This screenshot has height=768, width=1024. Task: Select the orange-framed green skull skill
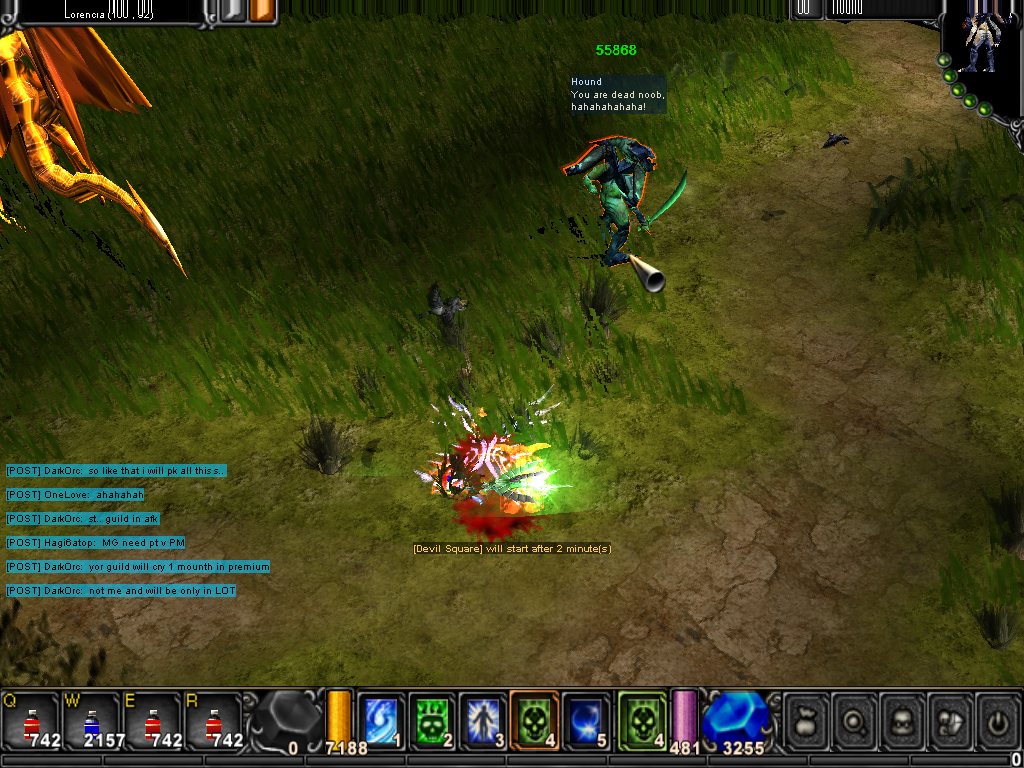[534, 721]
